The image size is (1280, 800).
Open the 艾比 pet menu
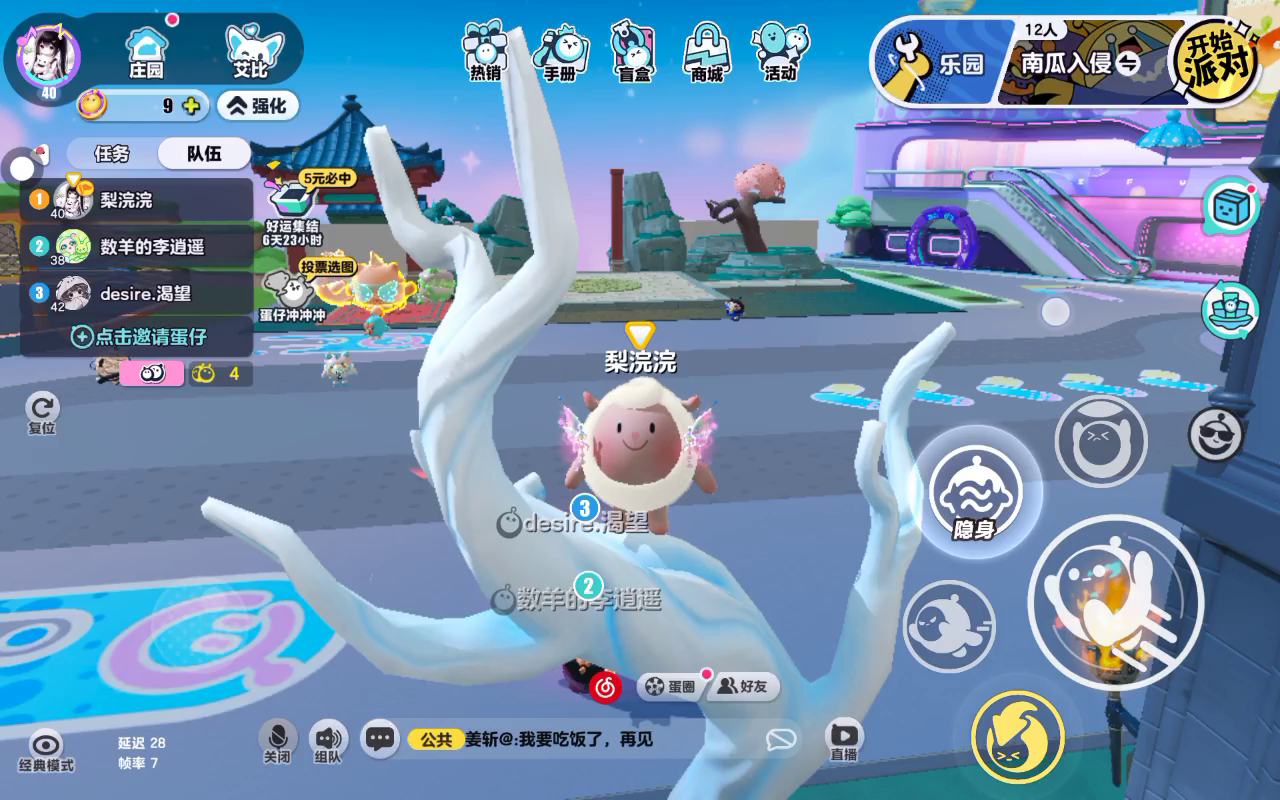click(250, 51)
